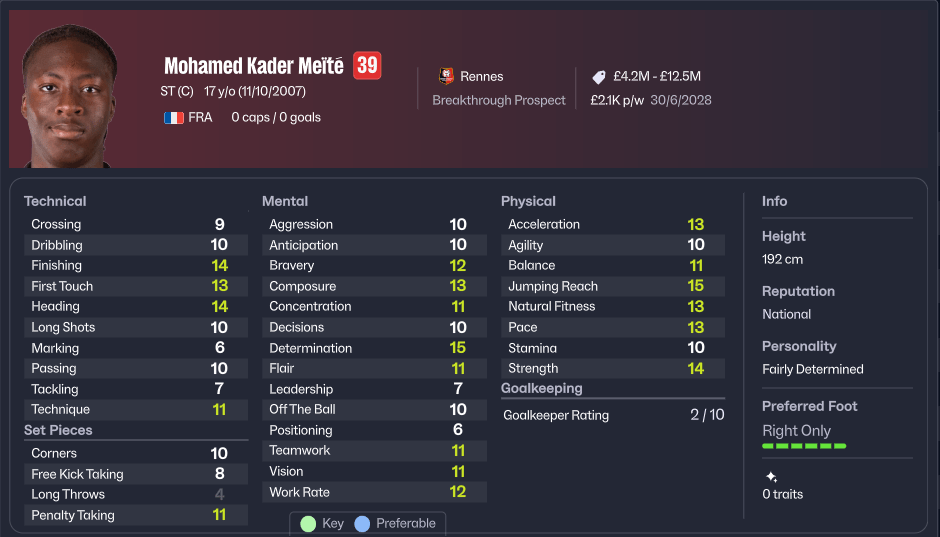Screen dimensions: 940x537
Task: Toggle the Key attribute legend
Action: [322, 523]
